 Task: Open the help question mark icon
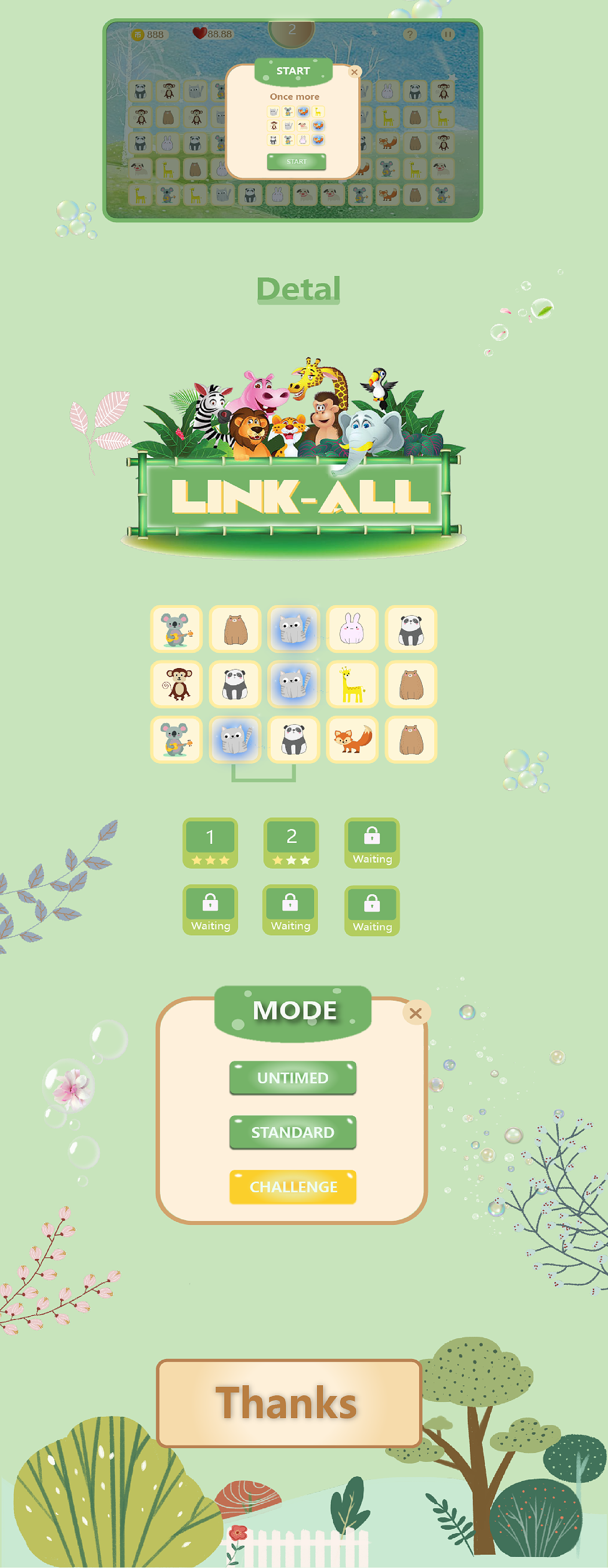pyautogui.click(x=411, y=35)
